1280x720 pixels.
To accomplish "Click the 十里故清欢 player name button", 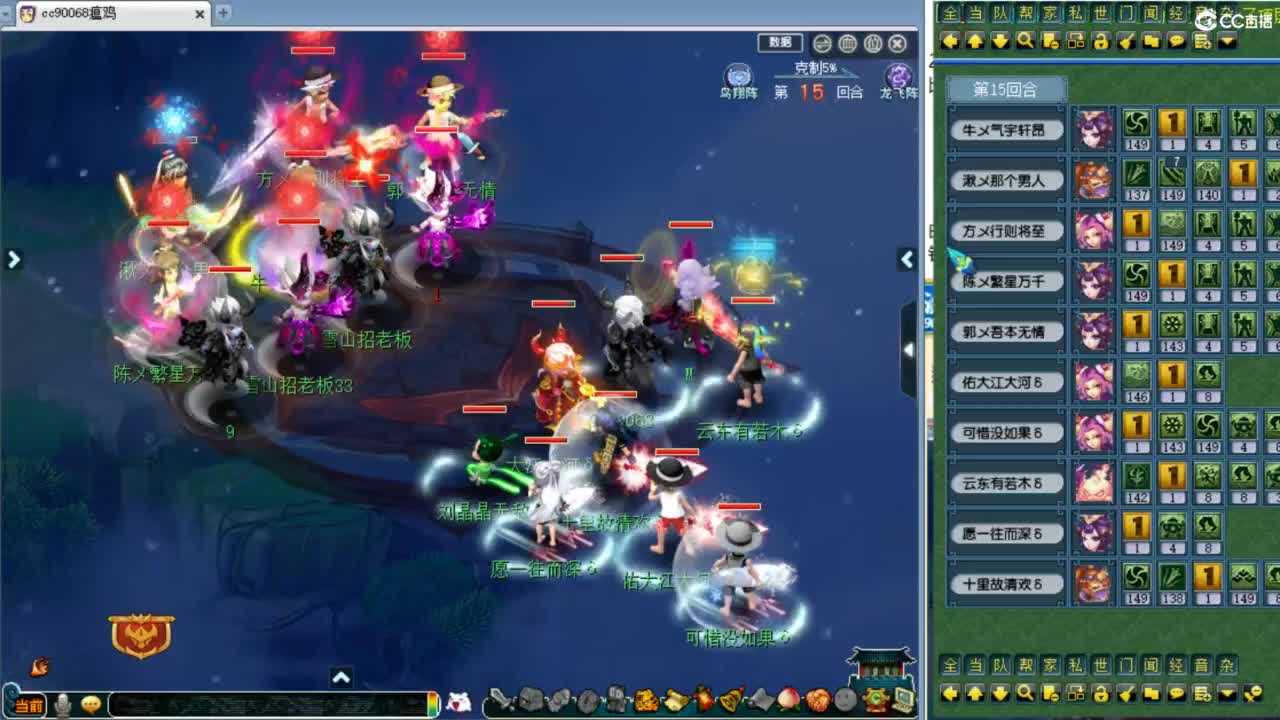I will point(1005,585).
